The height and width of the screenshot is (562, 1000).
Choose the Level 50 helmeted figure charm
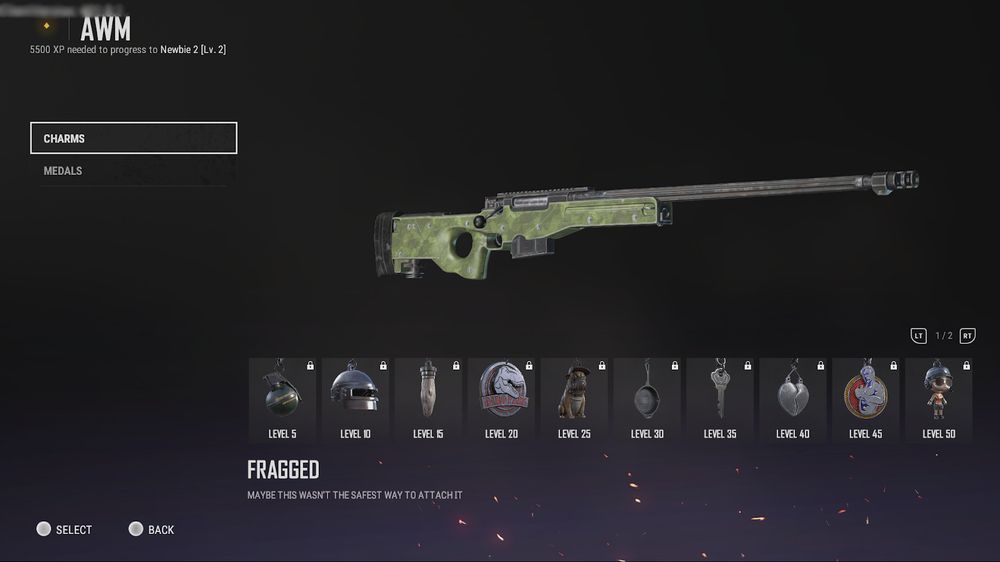tap(939, 399)
